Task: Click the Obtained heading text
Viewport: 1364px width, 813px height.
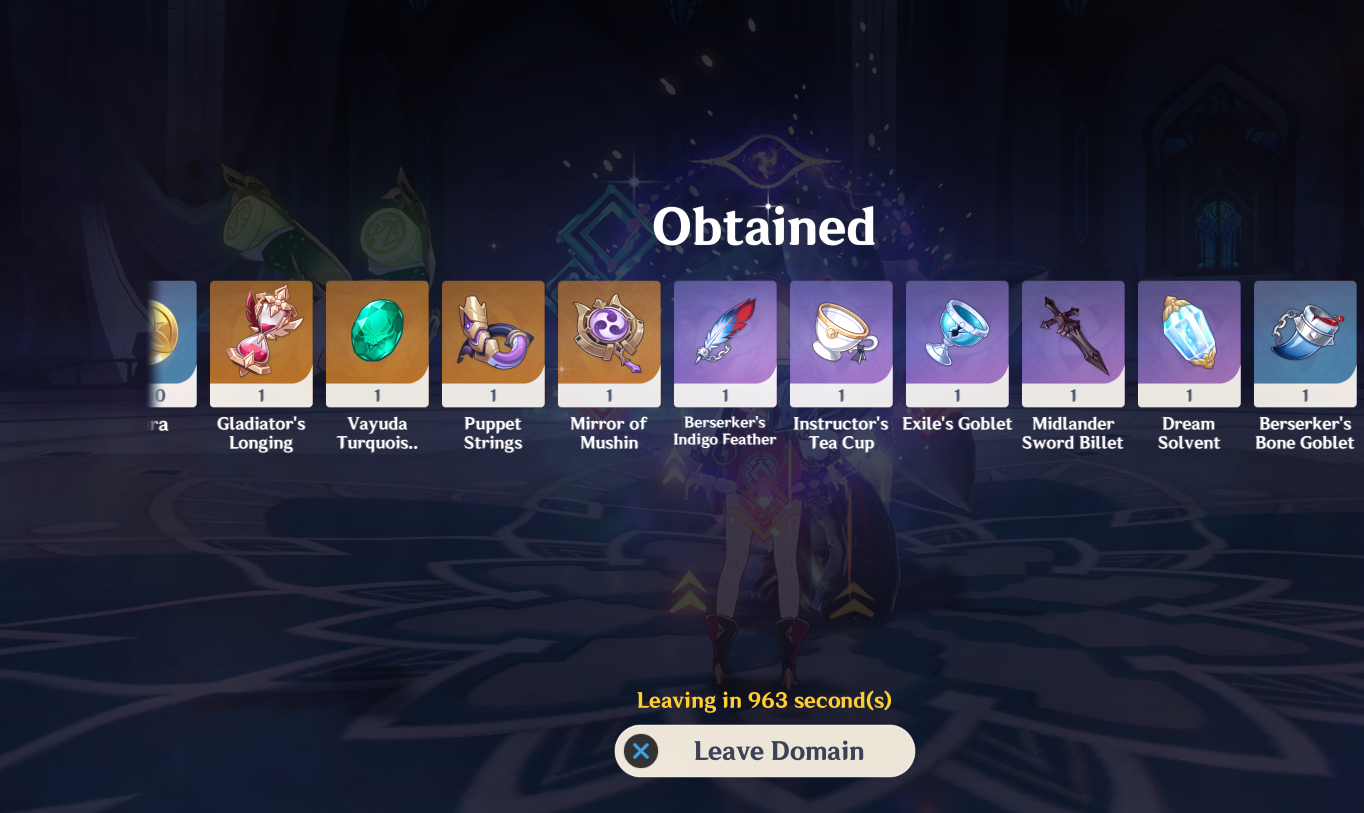Action: point(764,227)
